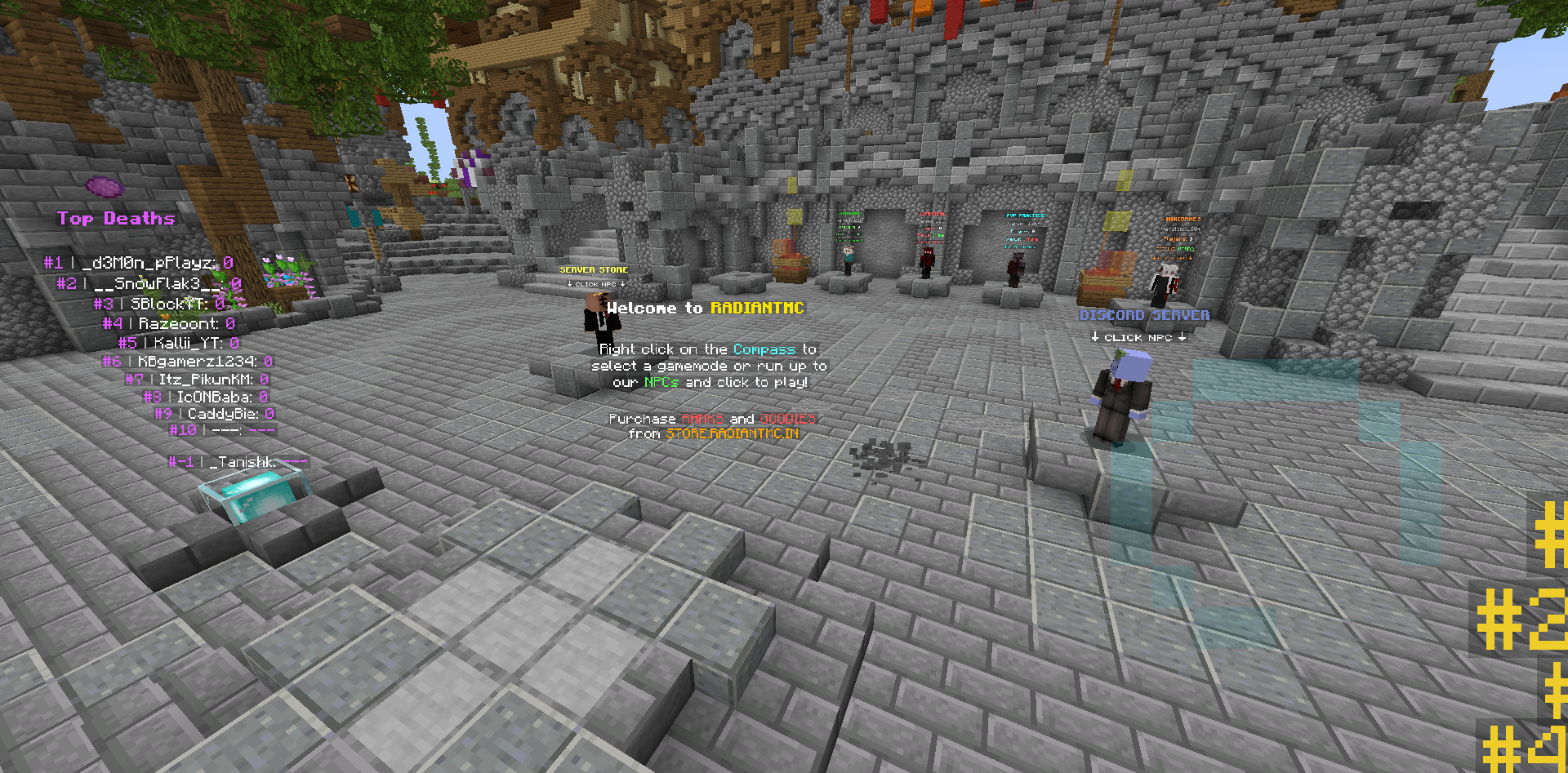Select _Tanishk's entry on the Top Deaths board
This screenshot has width=1568, height=773.
coord(239,461)
